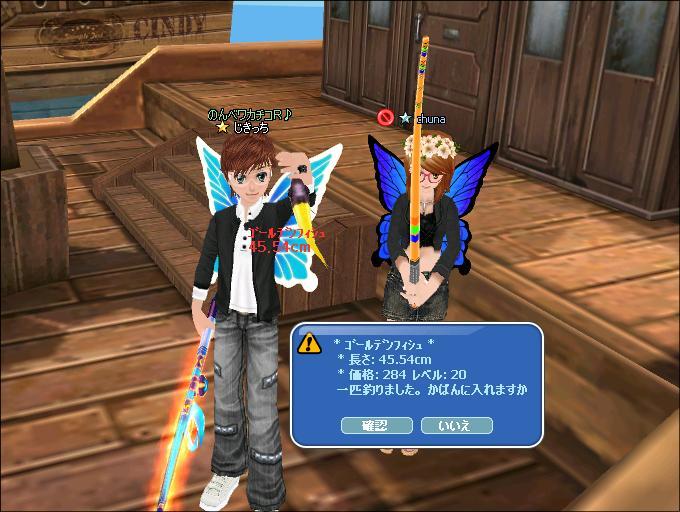Confirm keeping the fish with 確認
The width and height of the screenshot is (680, 512).
377,425
